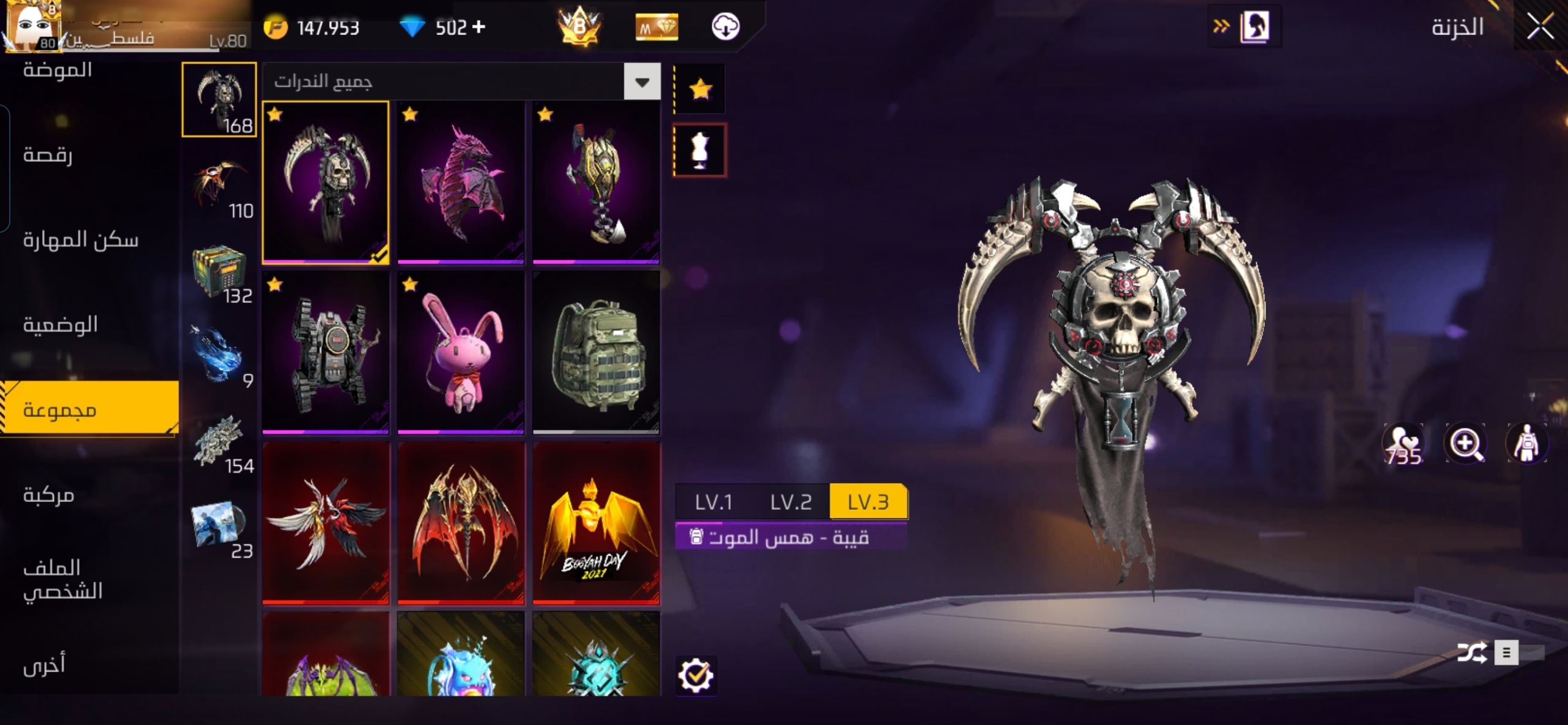Open the الموضة fashion category
This screenshot has height=725, width=1568.
[x=58, y=70]
